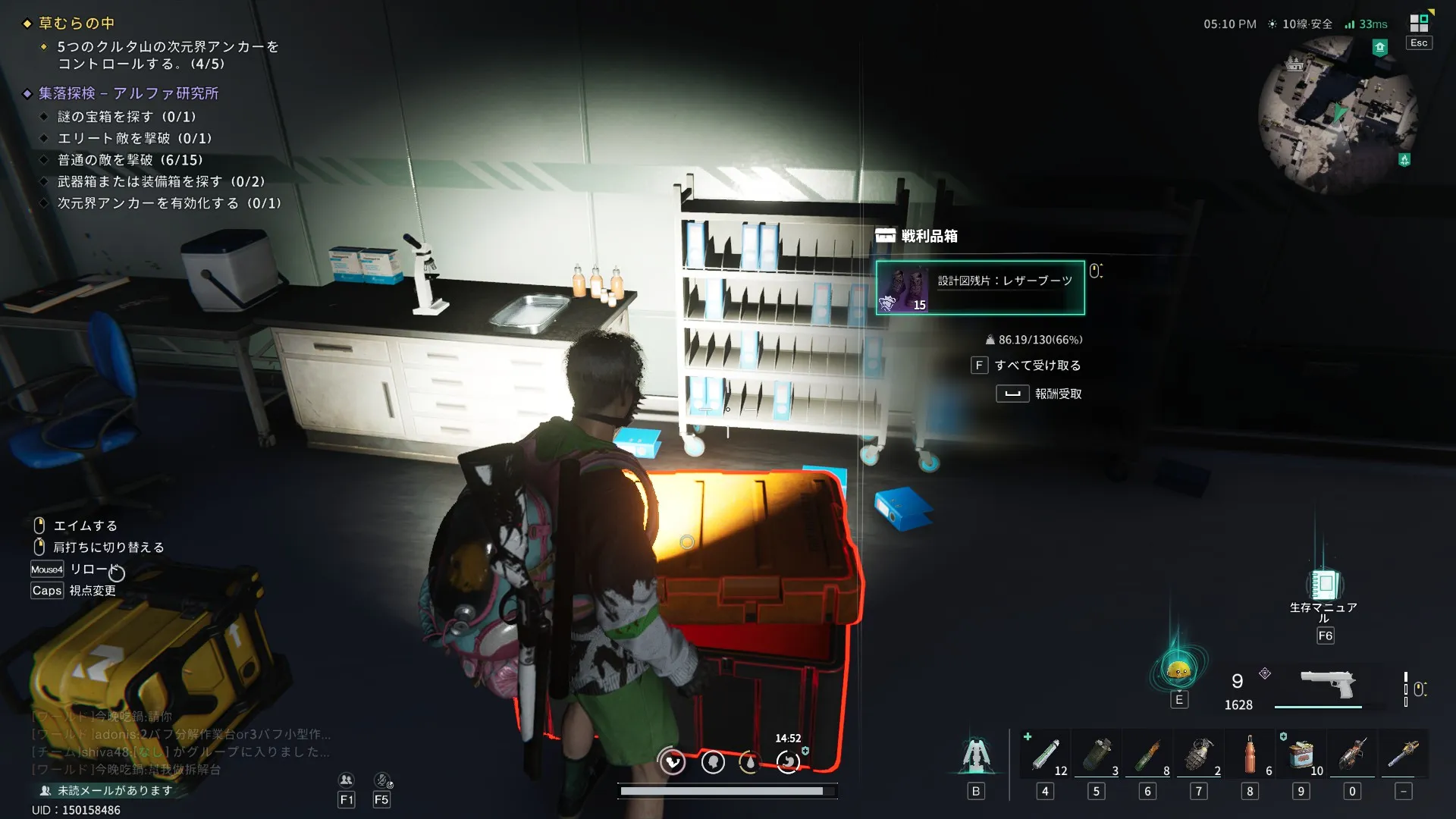Select the molotov cocktail hotbar slot
Screen dimensions: 1456x819
(x=1147, y=755)
